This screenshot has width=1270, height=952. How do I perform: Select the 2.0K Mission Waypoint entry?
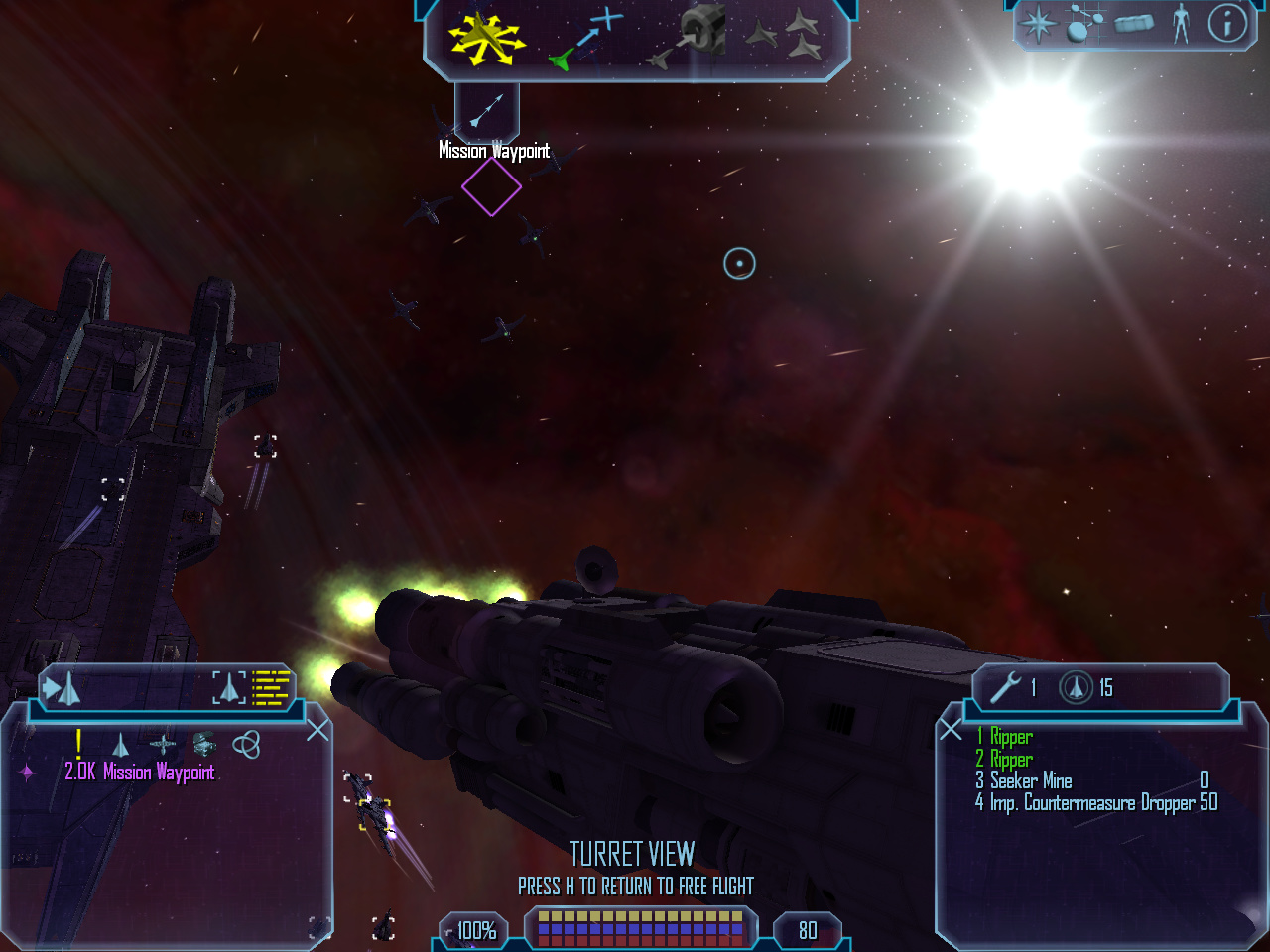[x=139, y=773]
